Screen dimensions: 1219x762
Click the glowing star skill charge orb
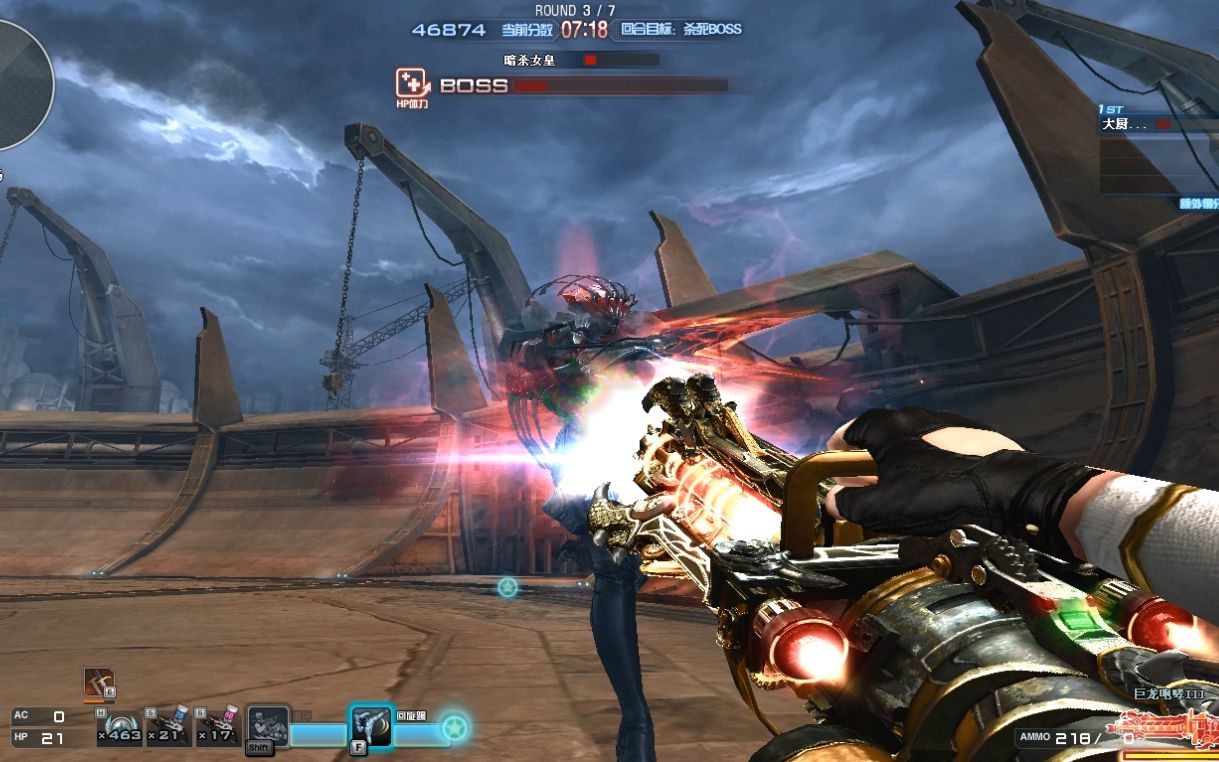pyautogui.click(x=455, y=725)
